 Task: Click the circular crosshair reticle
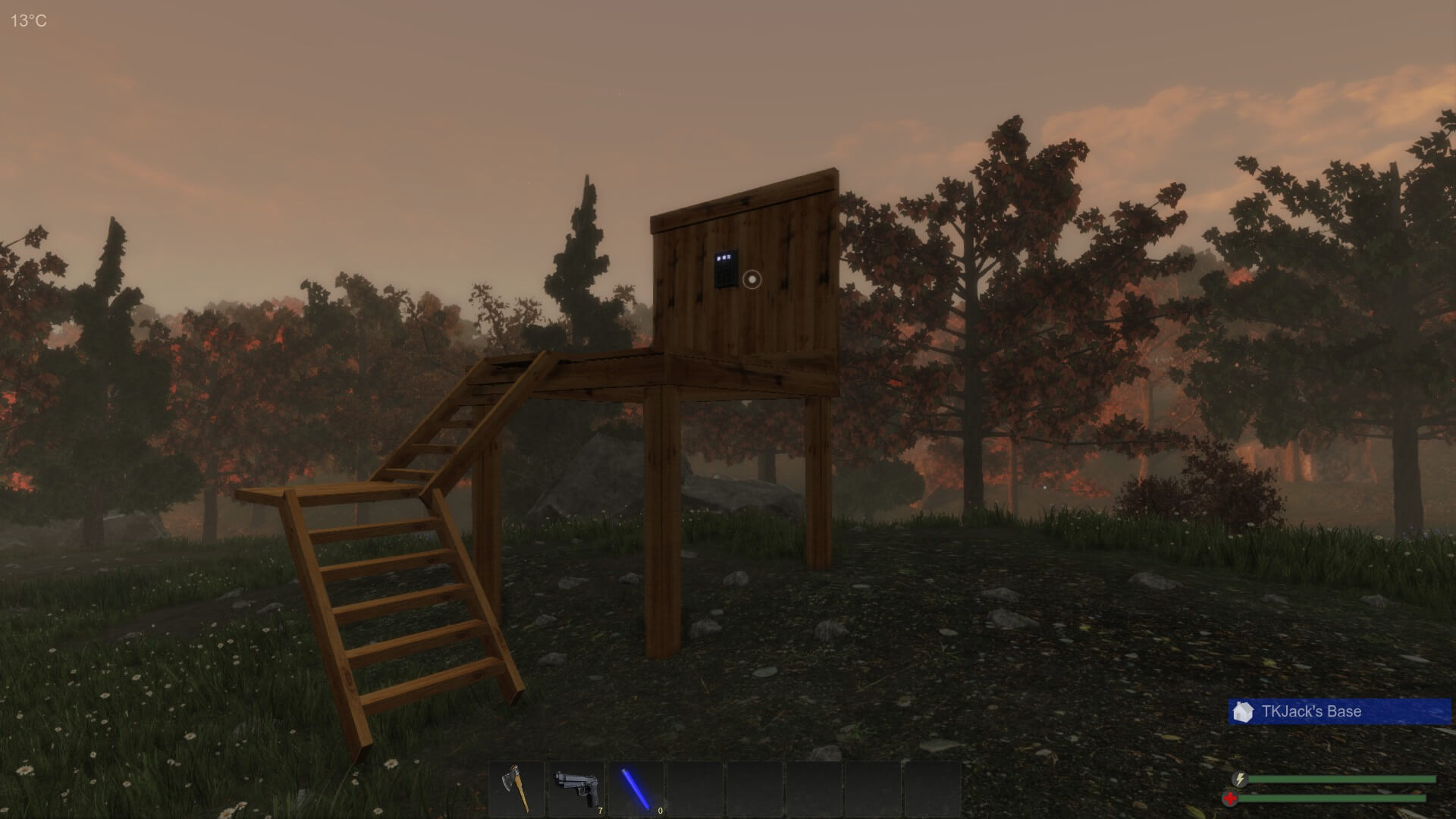pyautogui.click(x=752, y=278)
